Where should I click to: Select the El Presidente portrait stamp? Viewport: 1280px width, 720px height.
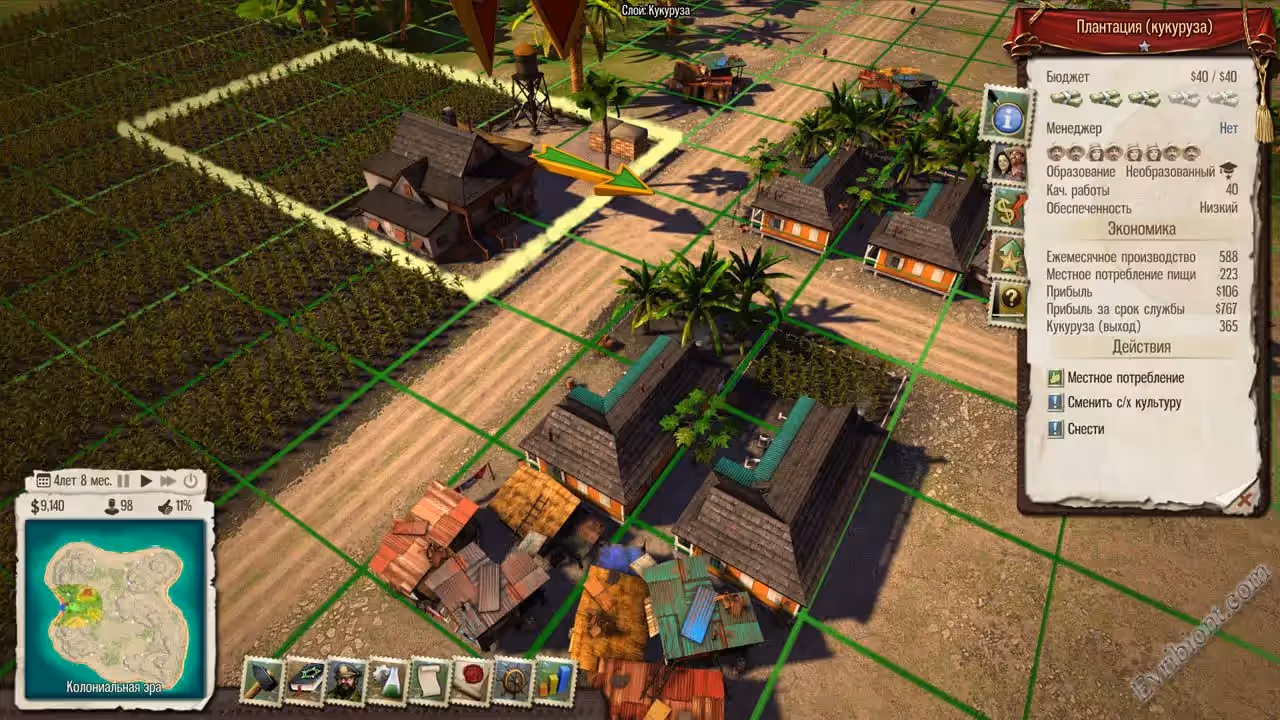346,681
